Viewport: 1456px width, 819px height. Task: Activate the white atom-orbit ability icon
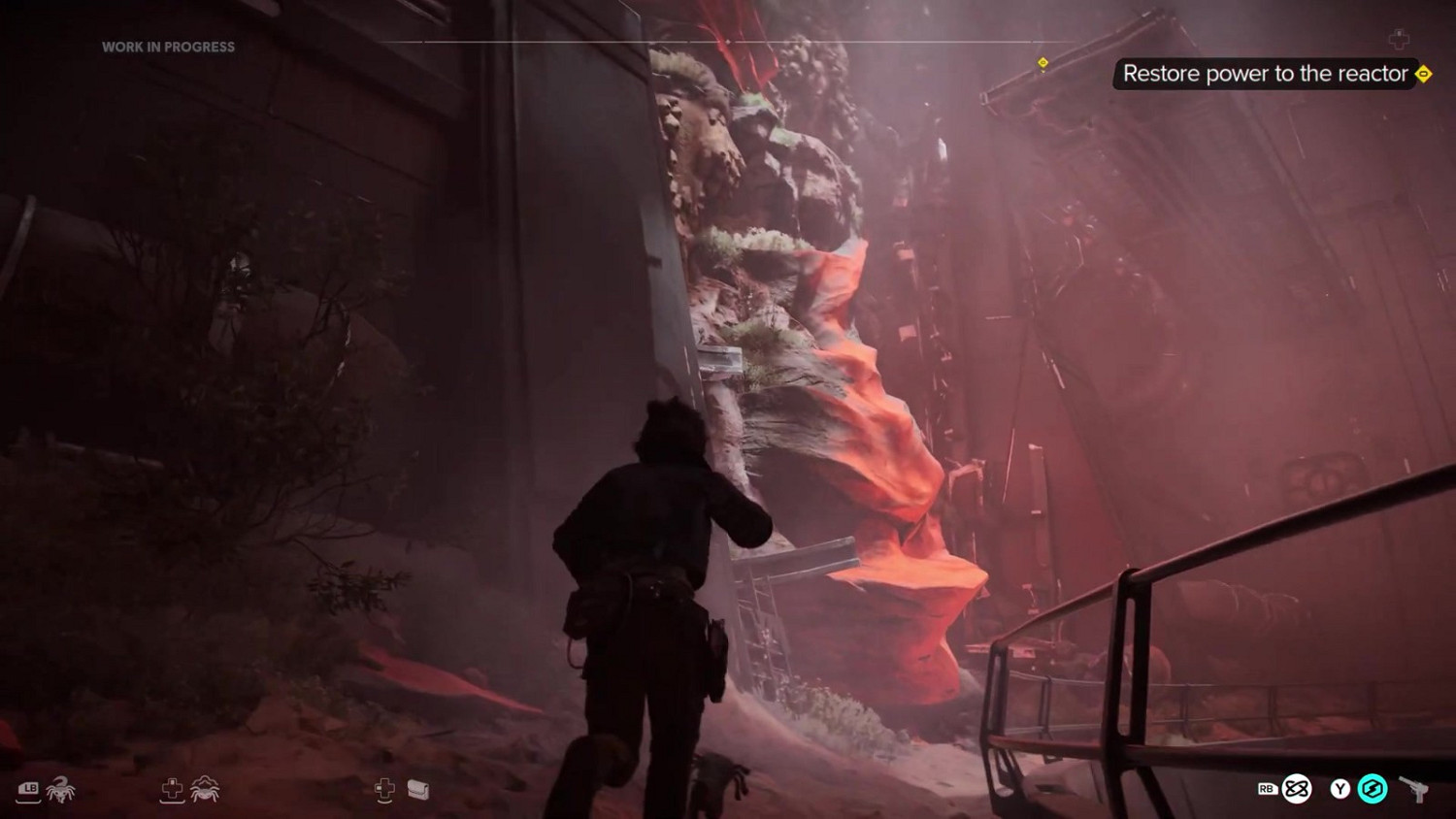(x=1297, y=789)
